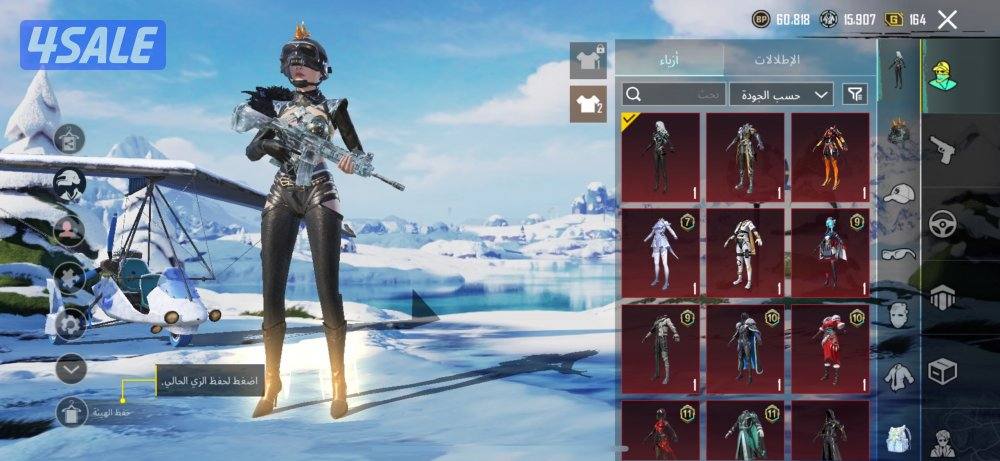
Task: Open the steering wheel vehicles category
Action: [942, 224]
